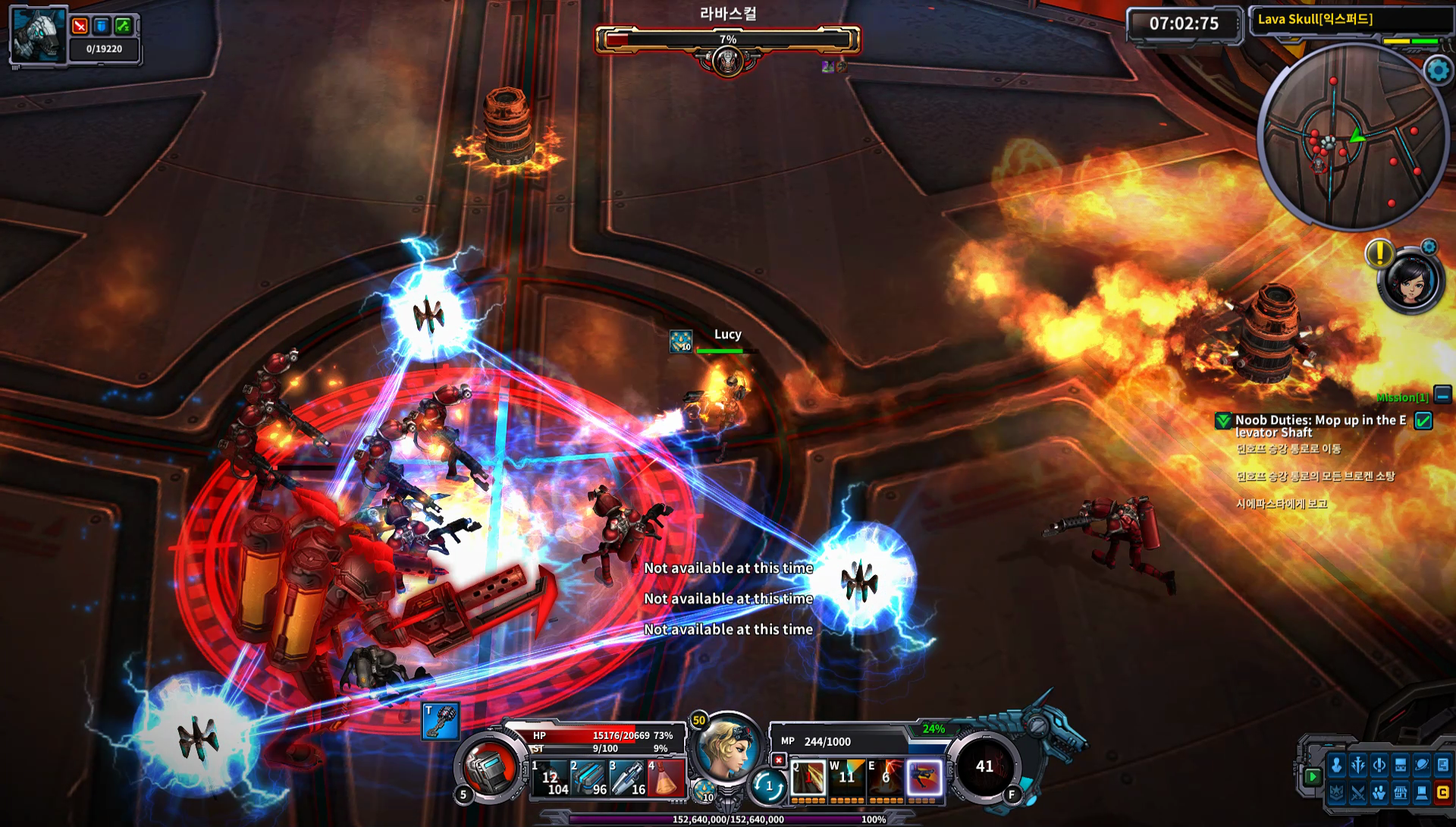This screenshot has width=1456, height=827.
Task: Use the orange flask item in slot 4
Action: click(x=666, y=778)
